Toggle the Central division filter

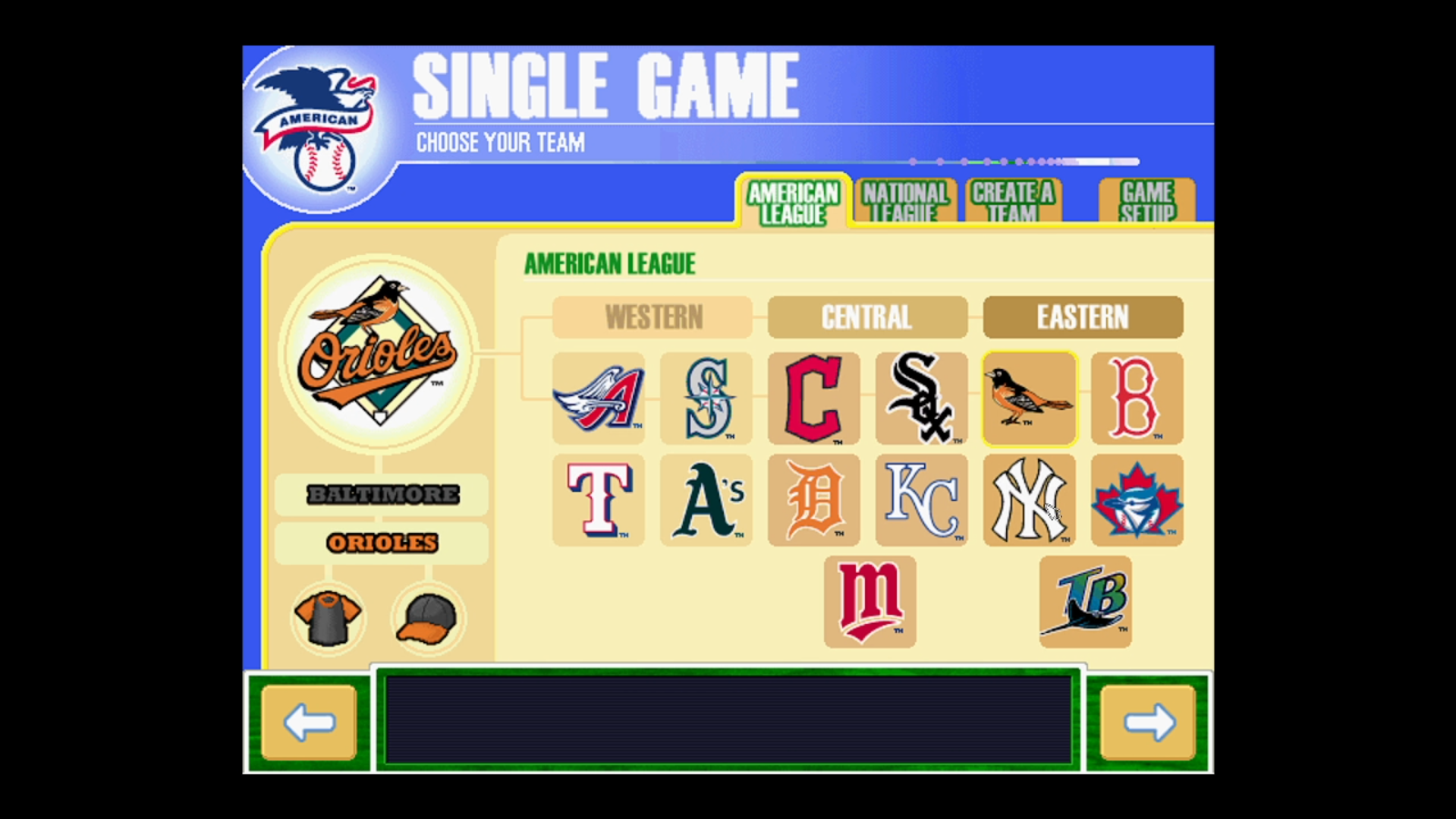coord(867,317)
